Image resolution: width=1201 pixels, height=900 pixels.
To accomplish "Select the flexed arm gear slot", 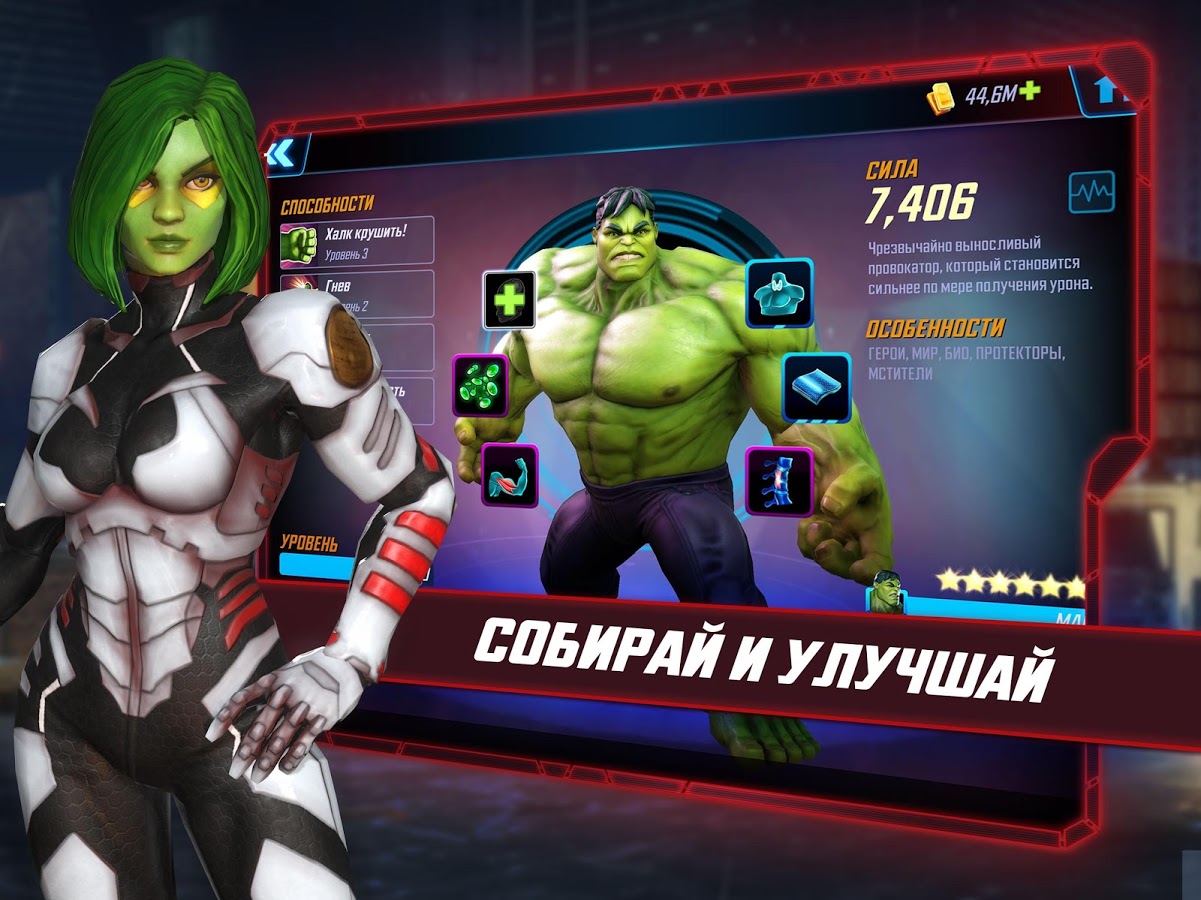I will pos(510,474).
